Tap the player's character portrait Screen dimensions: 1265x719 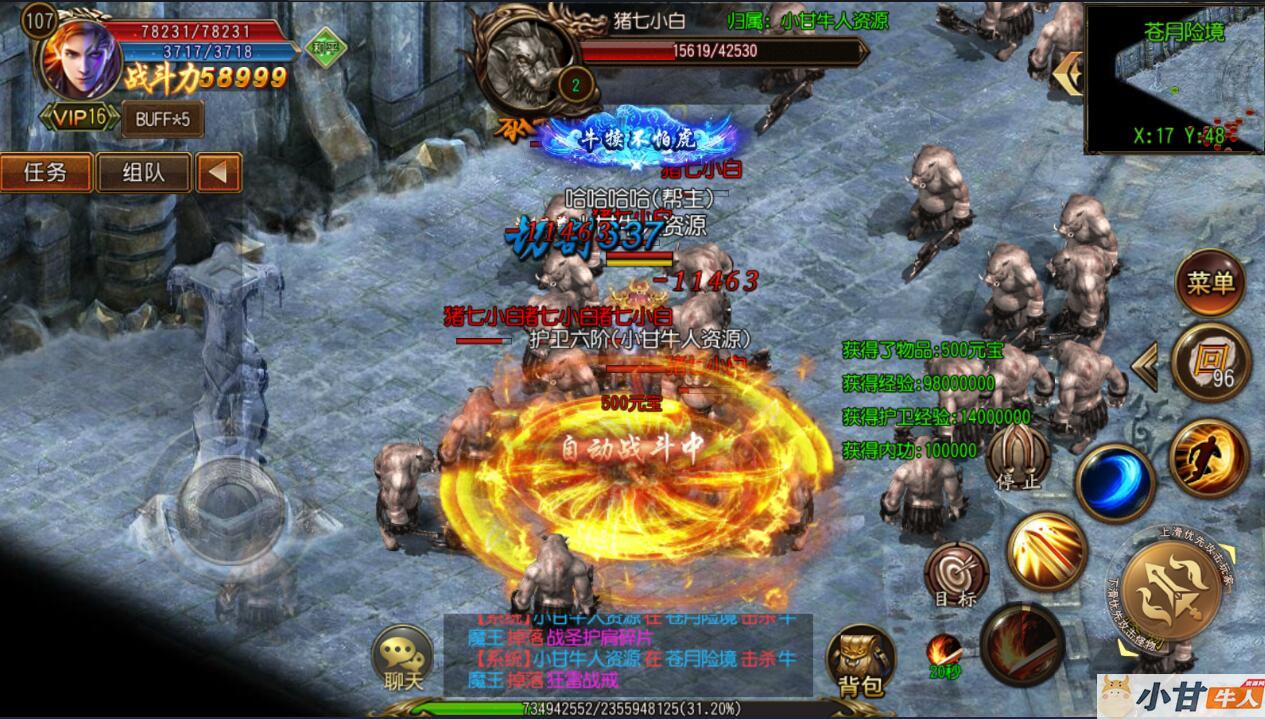tap(78, 58)
